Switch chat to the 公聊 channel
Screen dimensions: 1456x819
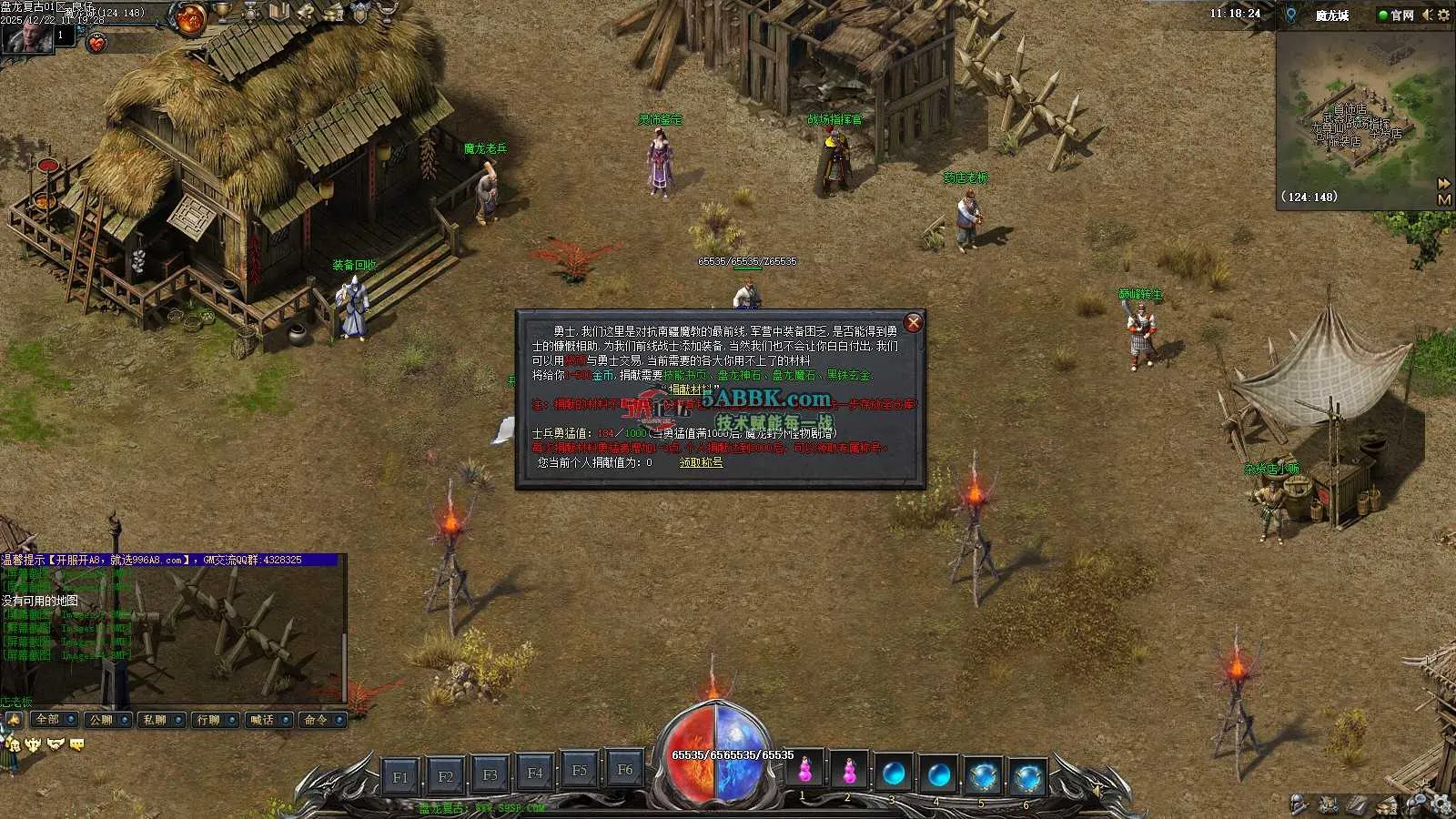101,720
